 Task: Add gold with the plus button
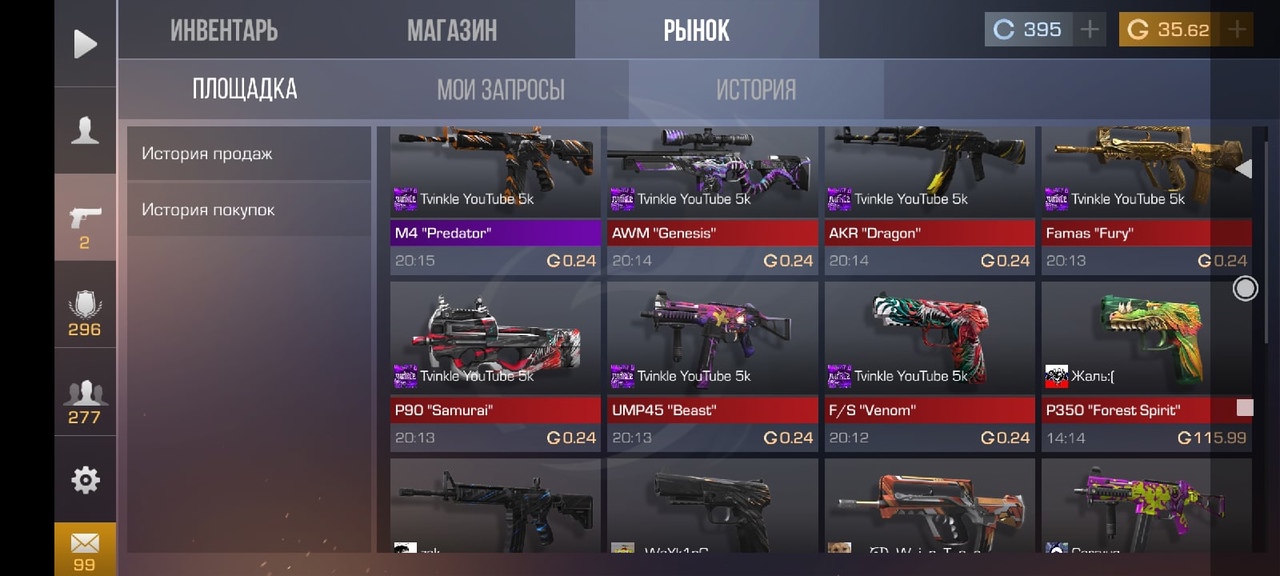click(x=1237, y=30)
